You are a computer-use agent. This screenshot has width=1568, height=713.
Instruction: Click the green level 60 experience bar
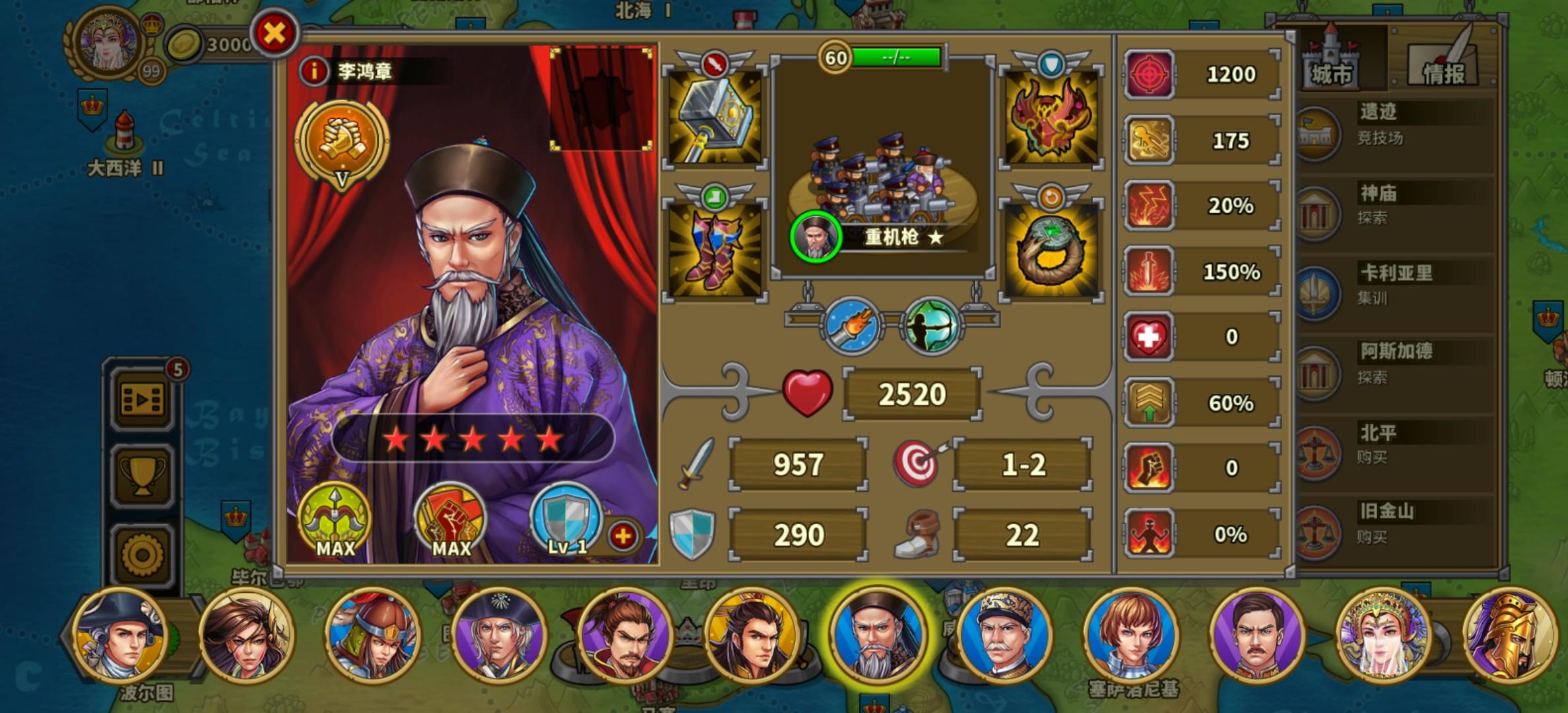point(894,56)
